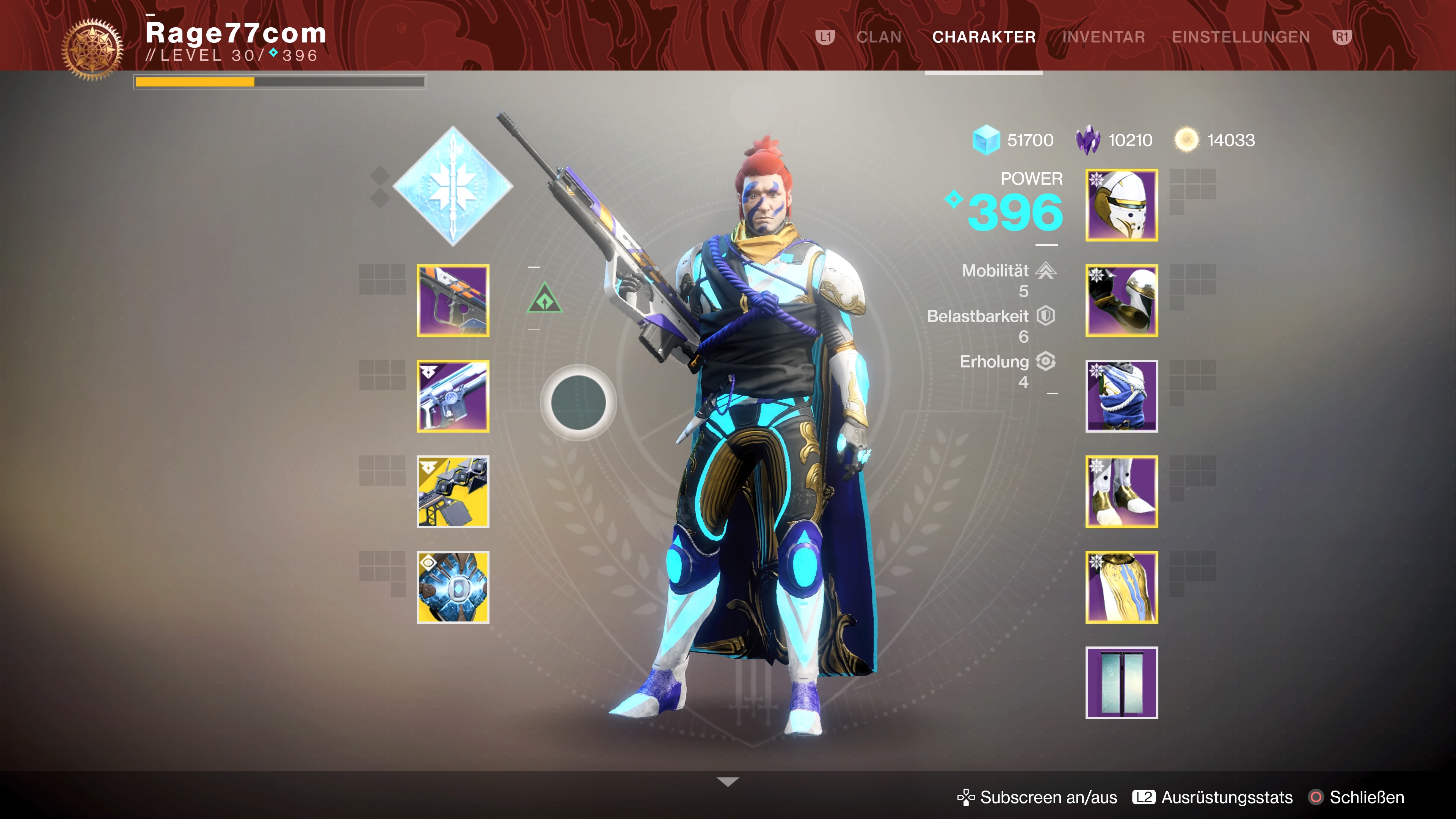Choose the class item cloak slot
Screen dimensions: 1456x819
click(x=1122, y=587)
